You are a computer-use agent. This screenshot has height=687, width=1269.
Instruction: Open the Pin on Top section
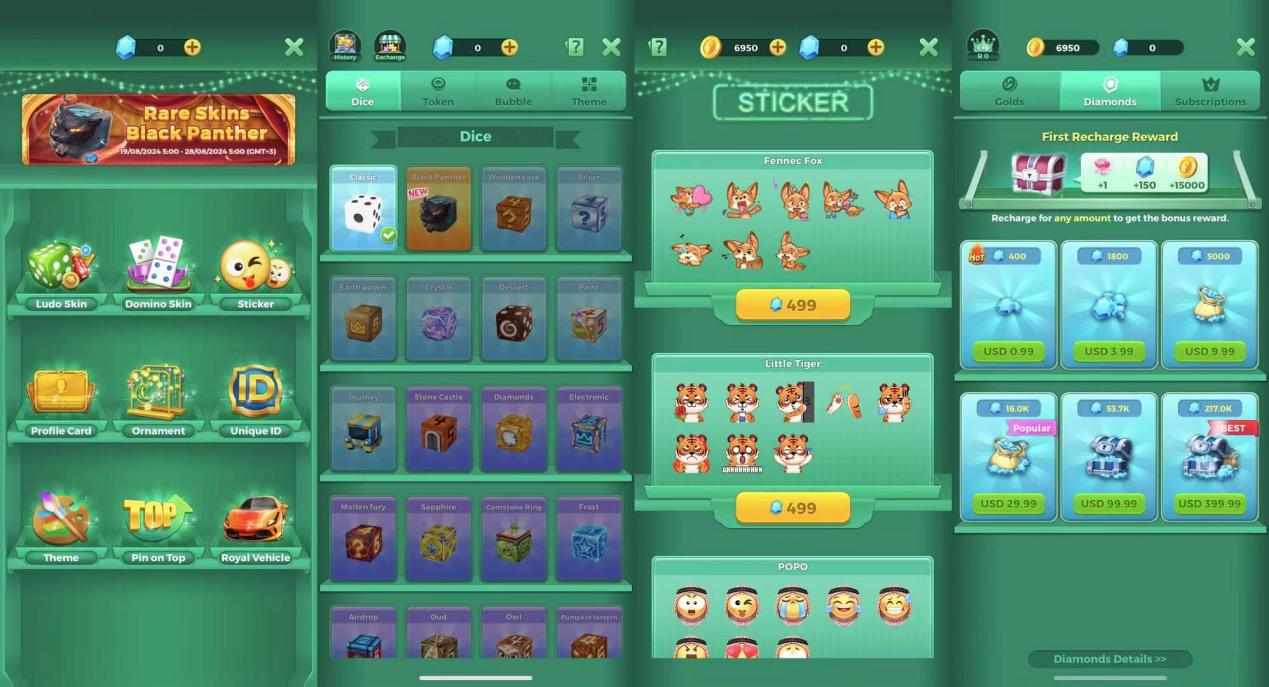pyautogui.click(x=158, y=526)
